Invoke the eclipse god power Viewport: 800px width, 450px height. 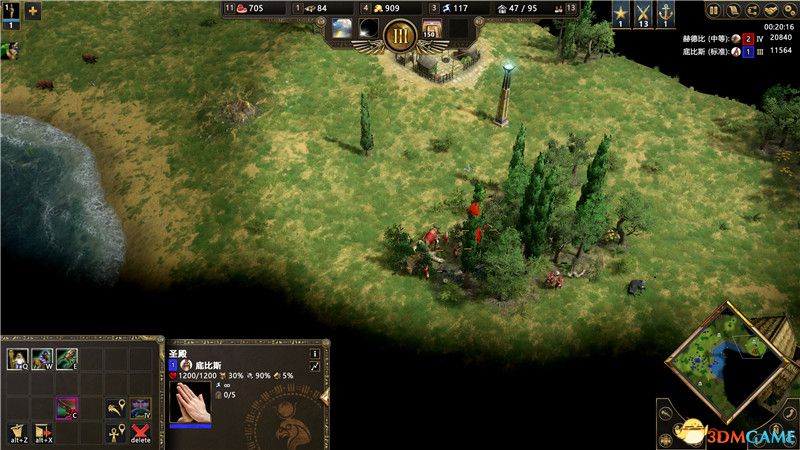coord(369,28)
